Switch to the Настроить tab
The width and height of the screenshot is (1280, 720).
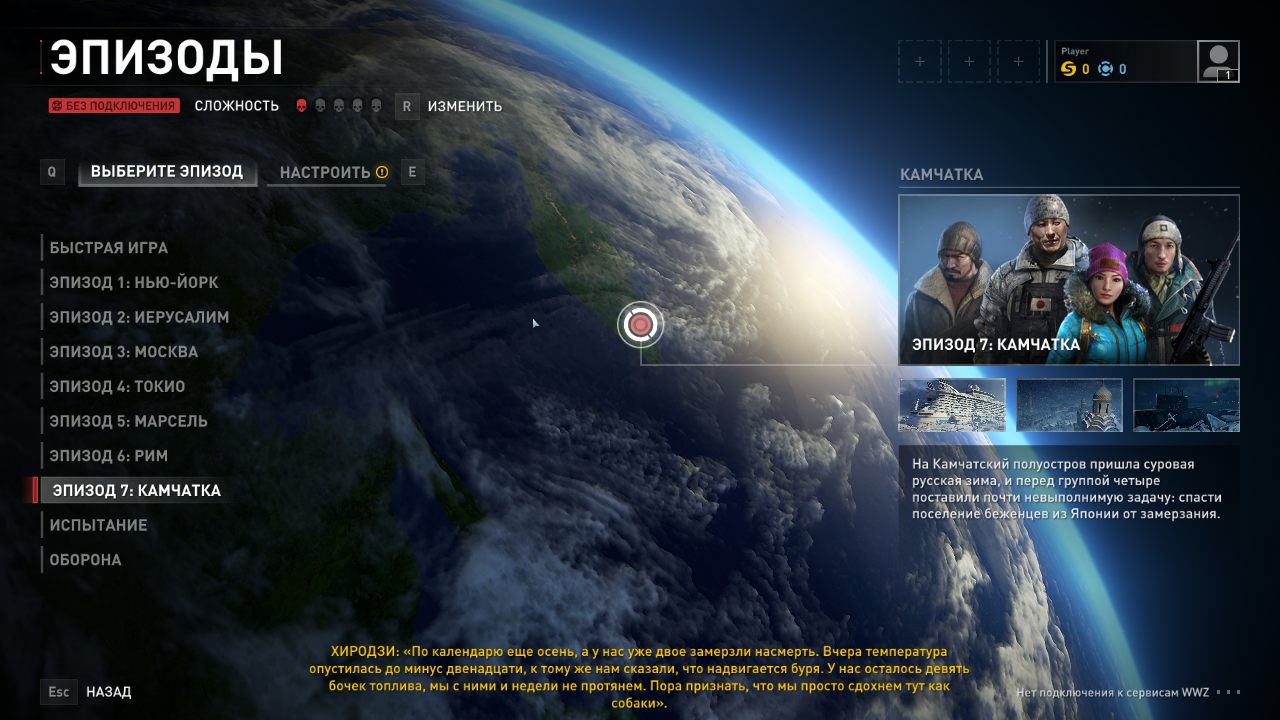coord(326,173)
